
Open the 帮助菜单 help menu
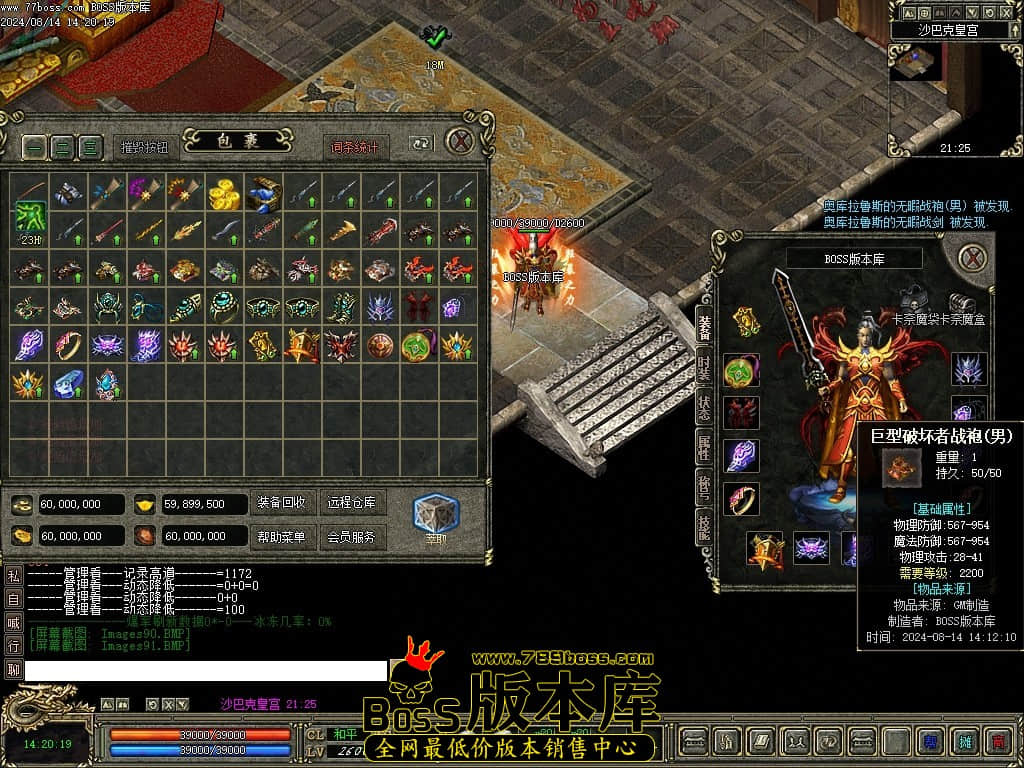(x=281, y=537)
